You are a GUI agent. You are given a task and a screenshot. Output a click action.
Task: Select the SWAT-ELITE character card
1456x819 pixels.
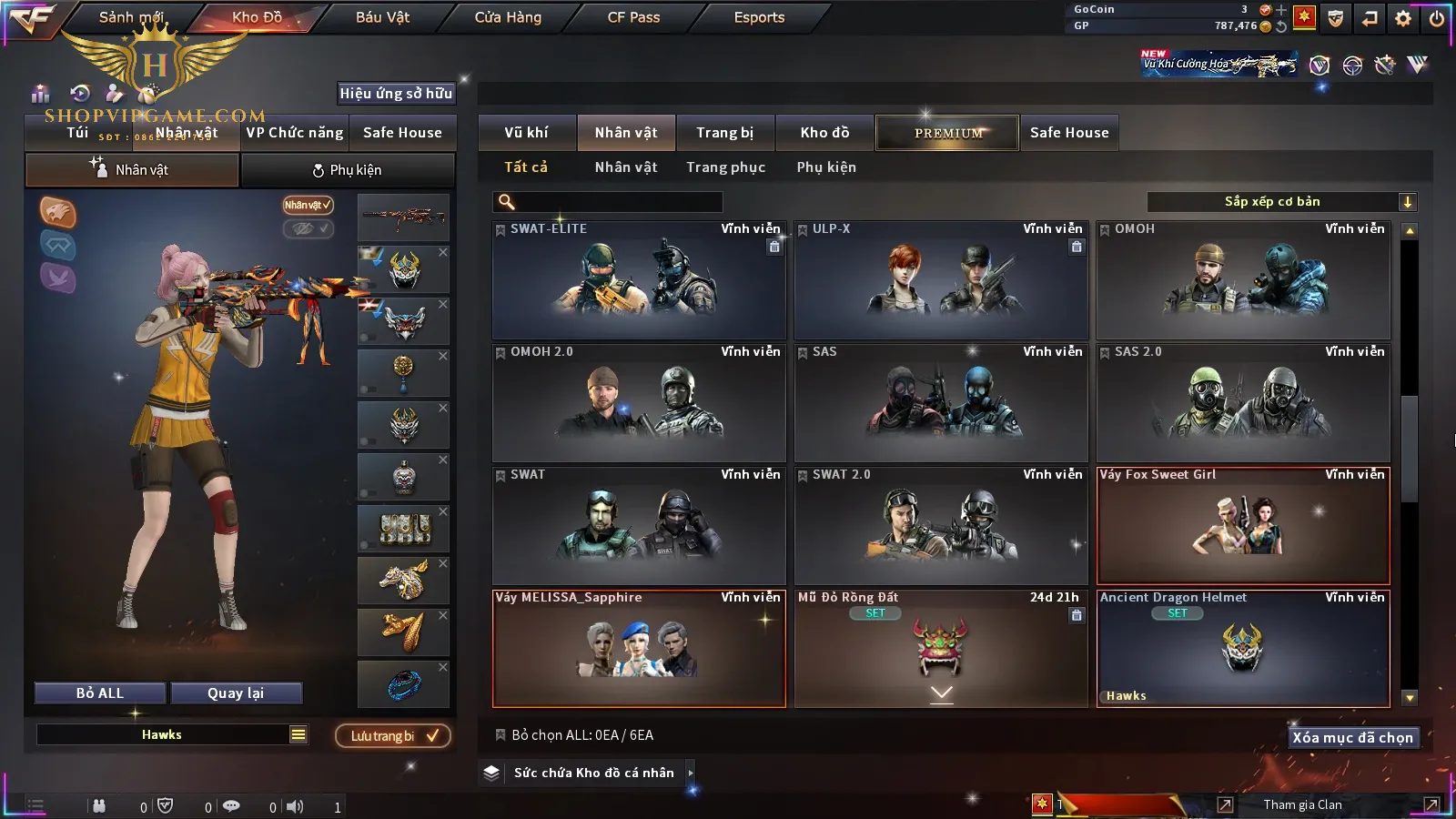point(639,280)
